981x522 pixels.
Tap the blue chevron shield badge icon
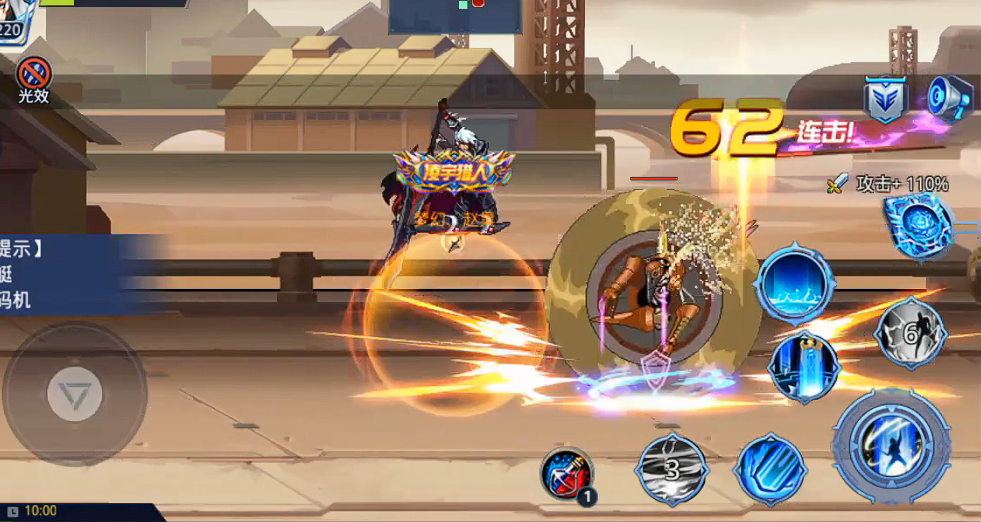885,99
